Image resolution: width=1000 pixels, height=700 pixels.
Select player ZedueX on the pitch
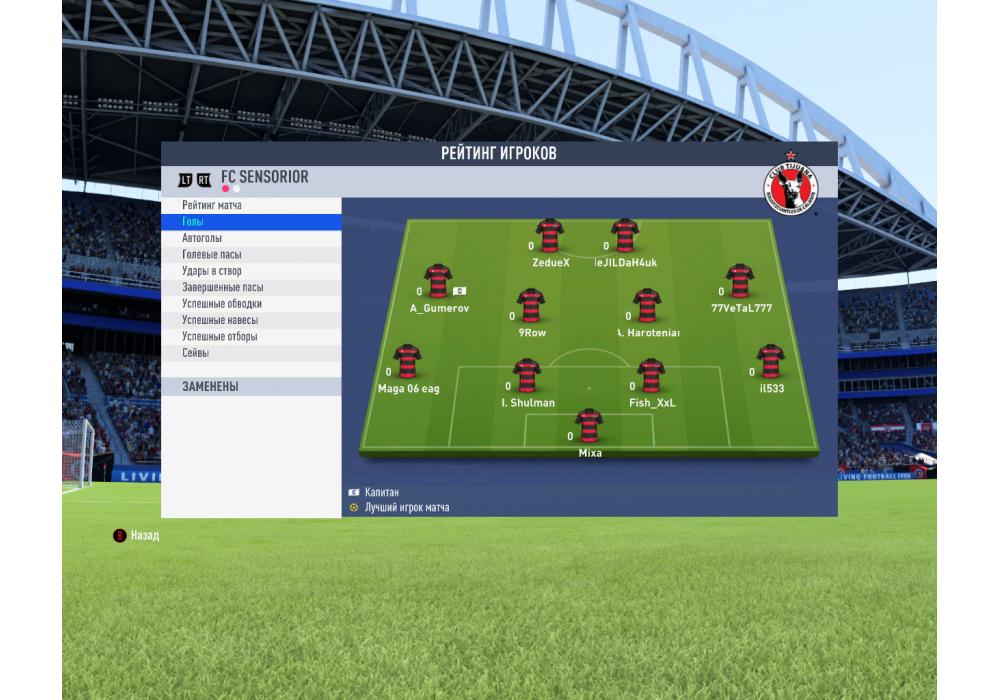pyautogui.click(x=549, y=236)
